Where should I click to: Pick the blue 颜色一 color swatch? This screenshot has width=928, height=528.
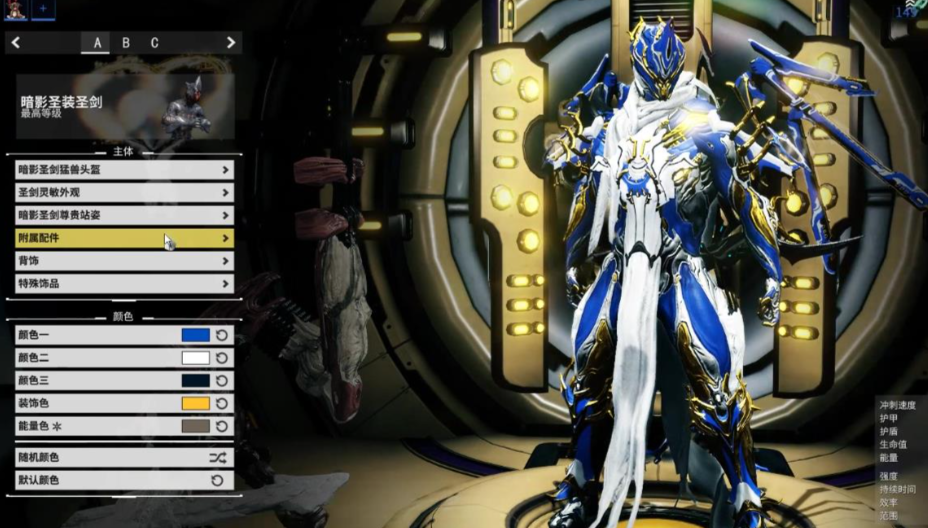coord(195,335)
